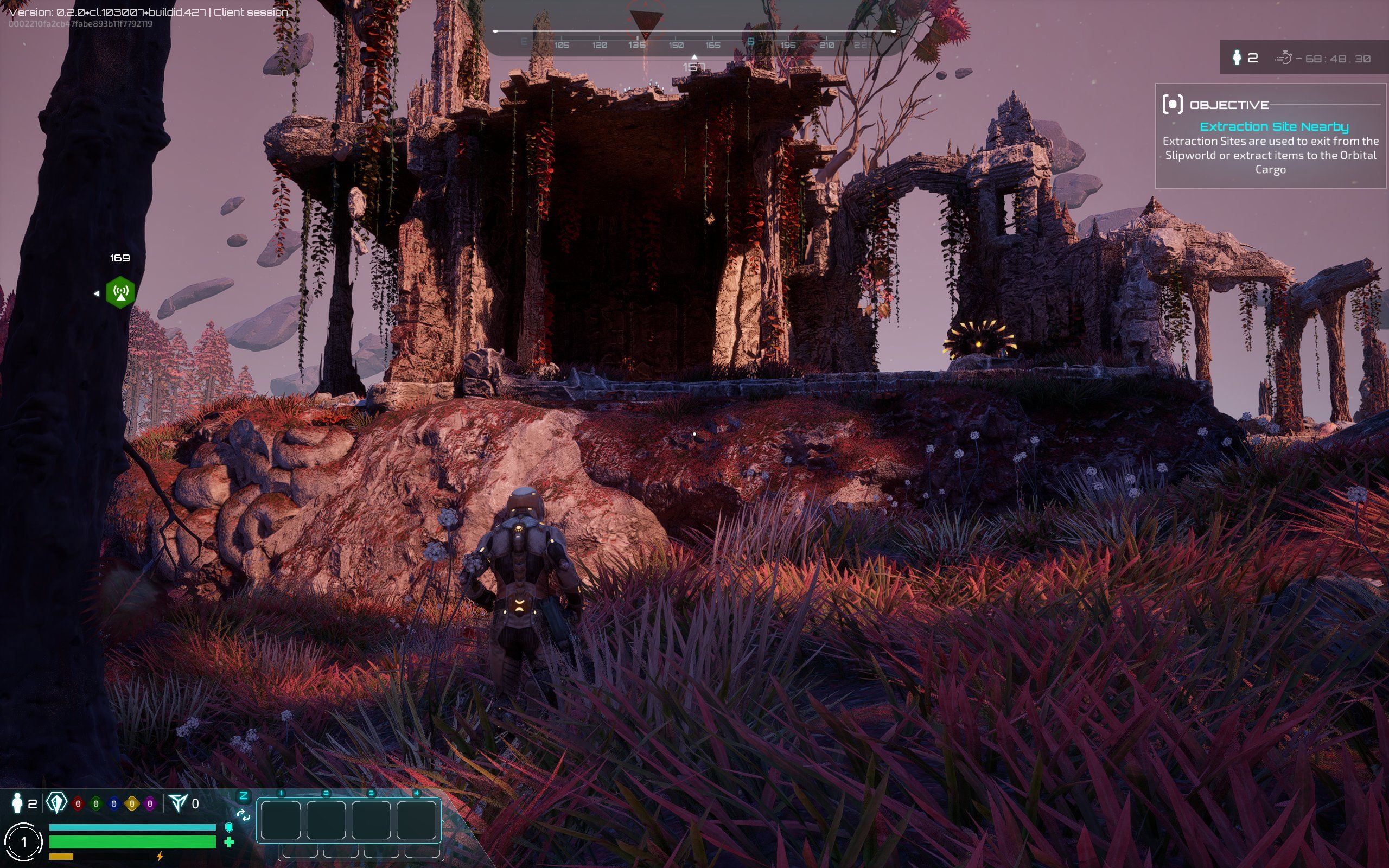This screenshot has height=868, width=1389.
Task: Click the dual-arrow swap icon near the hotbar
Action: pyautogui.click(x=244, y=815)
